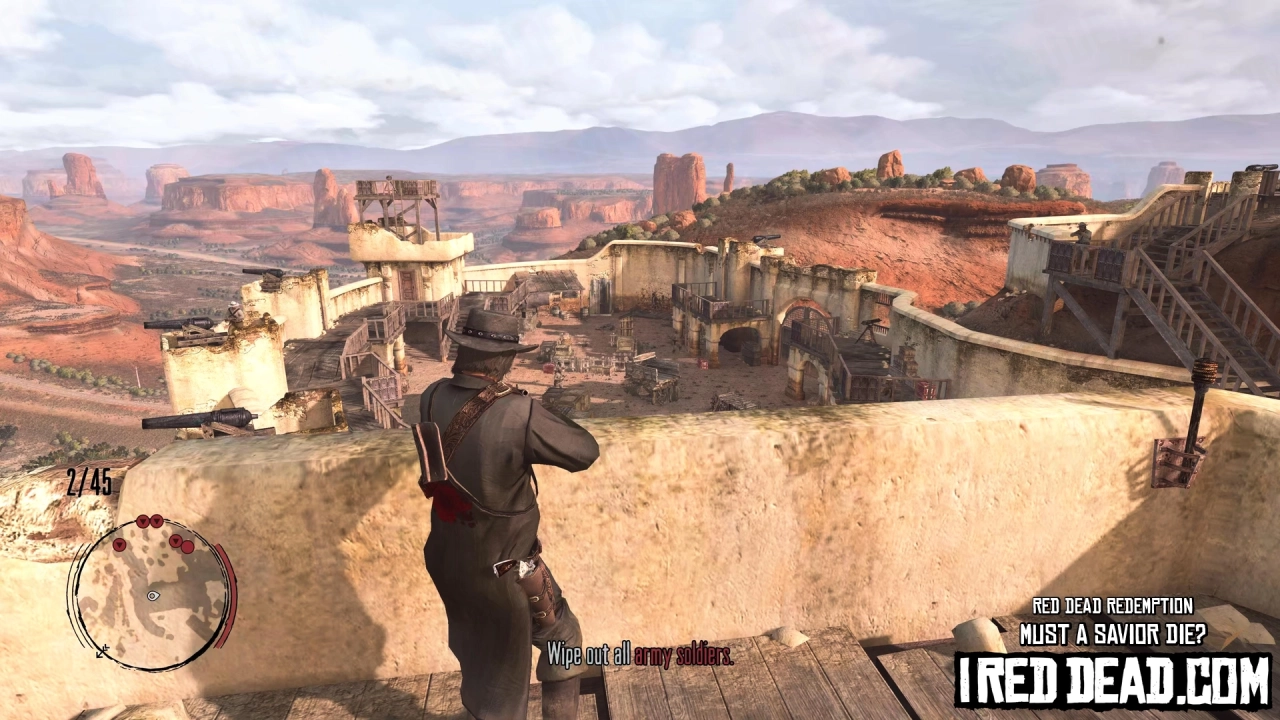Click the north indicator arrows on the minimap edge
Screen dimensions: 1280x720
[101, 651]
